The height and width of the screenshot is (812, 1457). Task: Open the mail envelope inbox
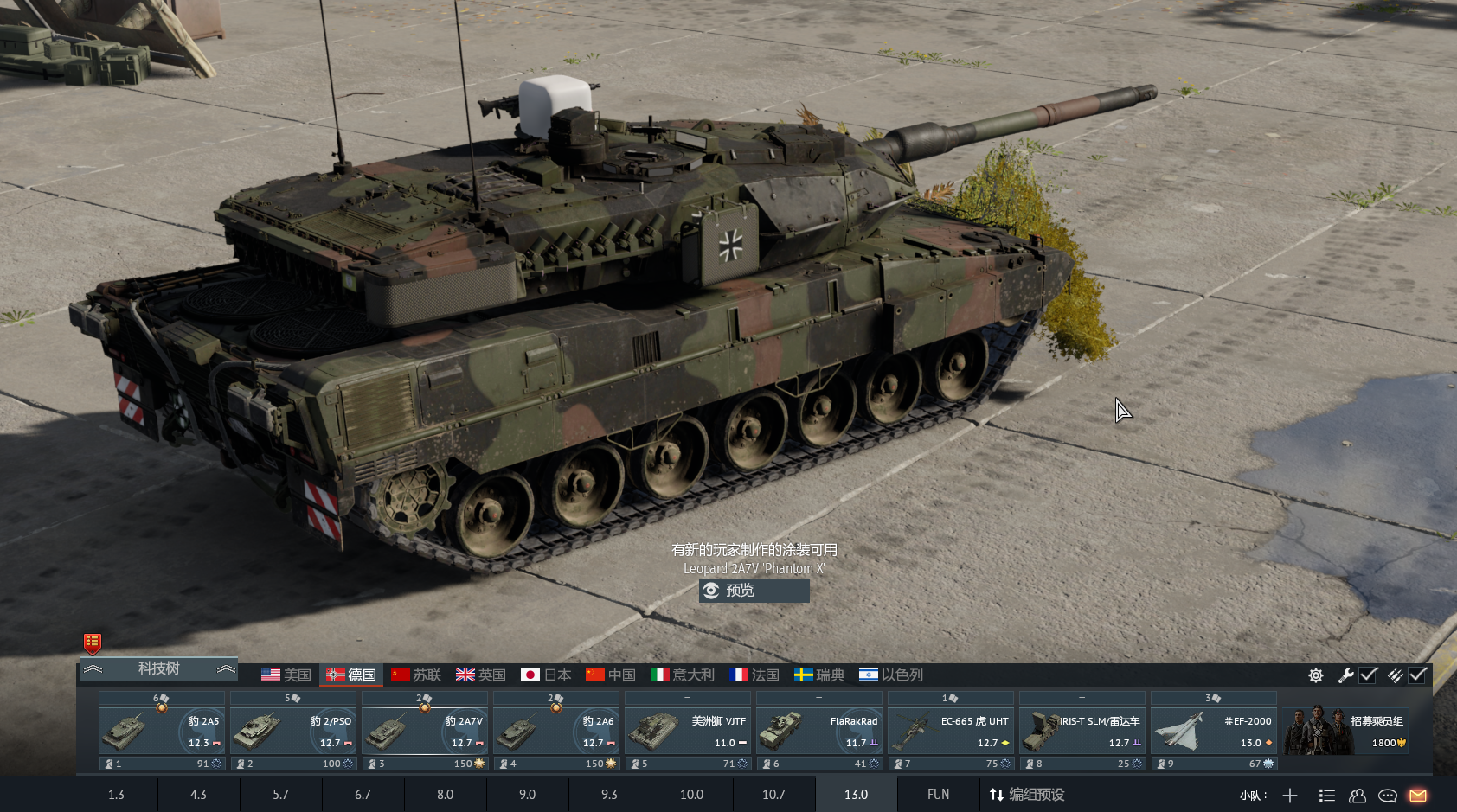[x=1417, y=796]
